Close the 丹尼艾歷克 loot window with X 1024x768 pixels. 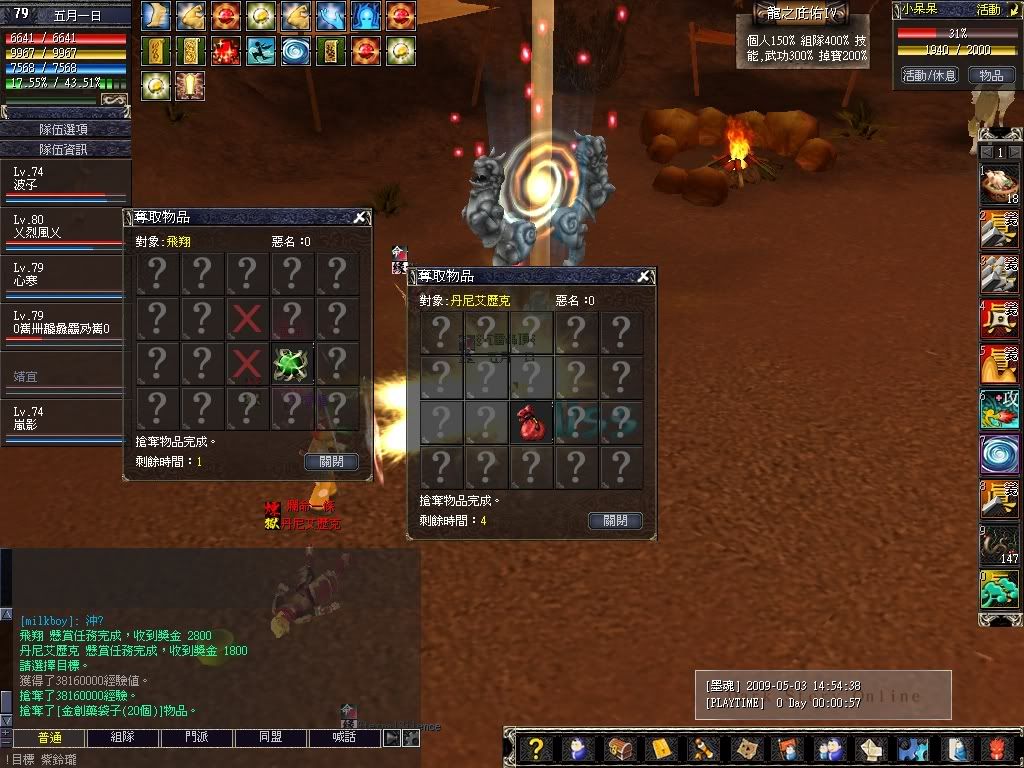(644, 276)
